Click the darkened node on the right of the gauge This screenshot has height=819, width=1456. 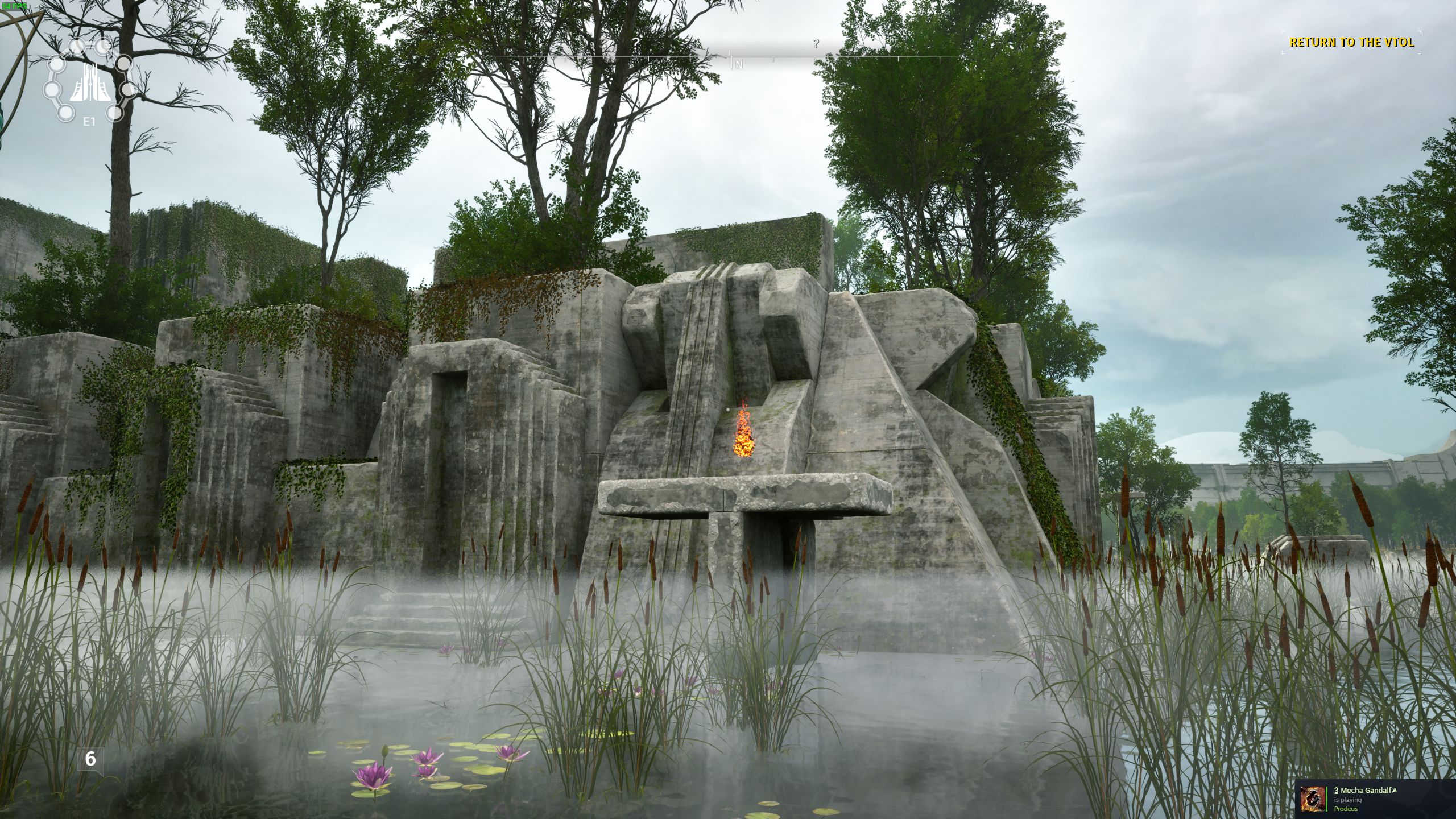tap(124, 64)
